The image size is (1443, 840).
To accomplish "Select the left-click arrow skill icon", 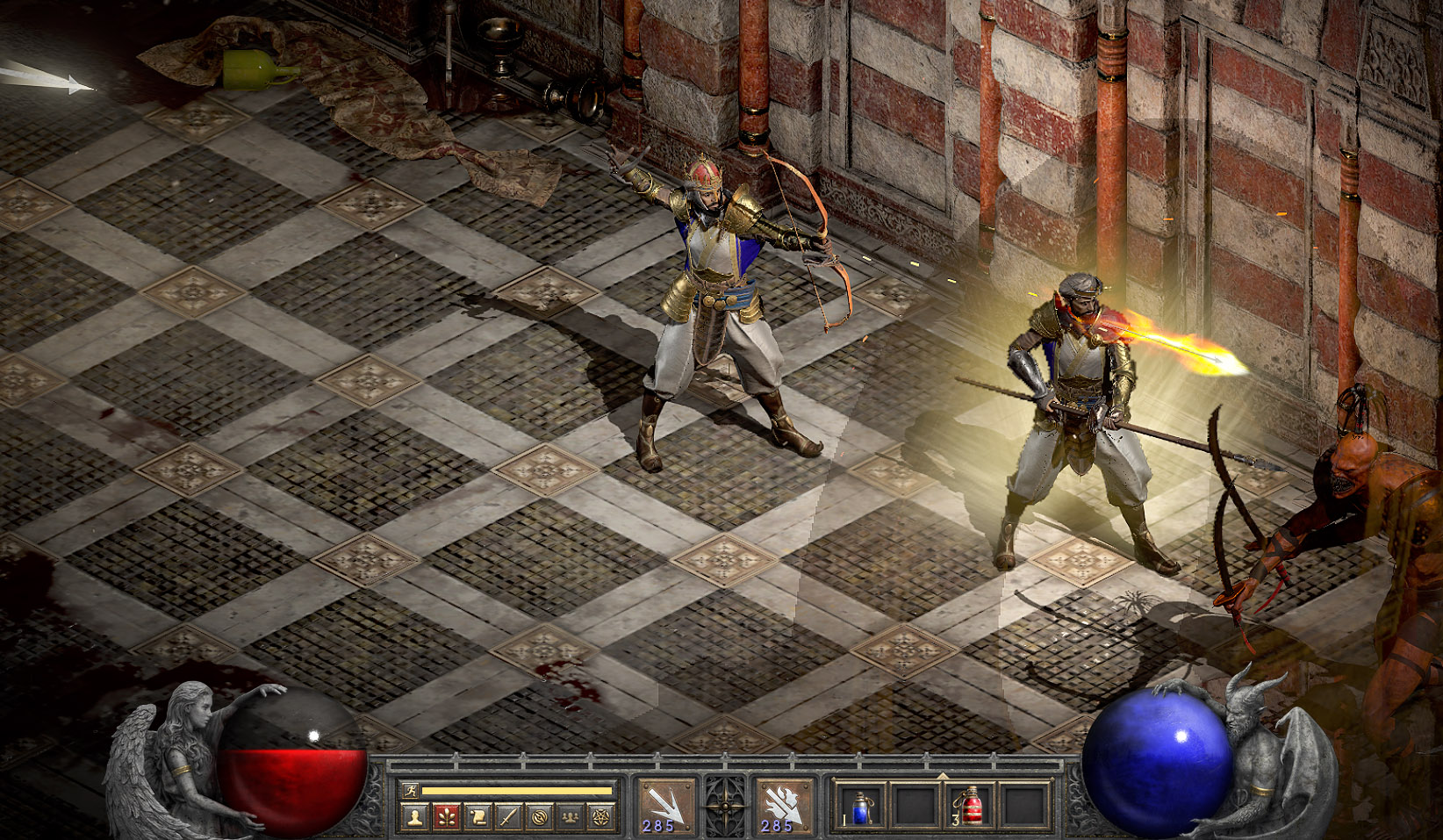I will click(x=664, y=805).
